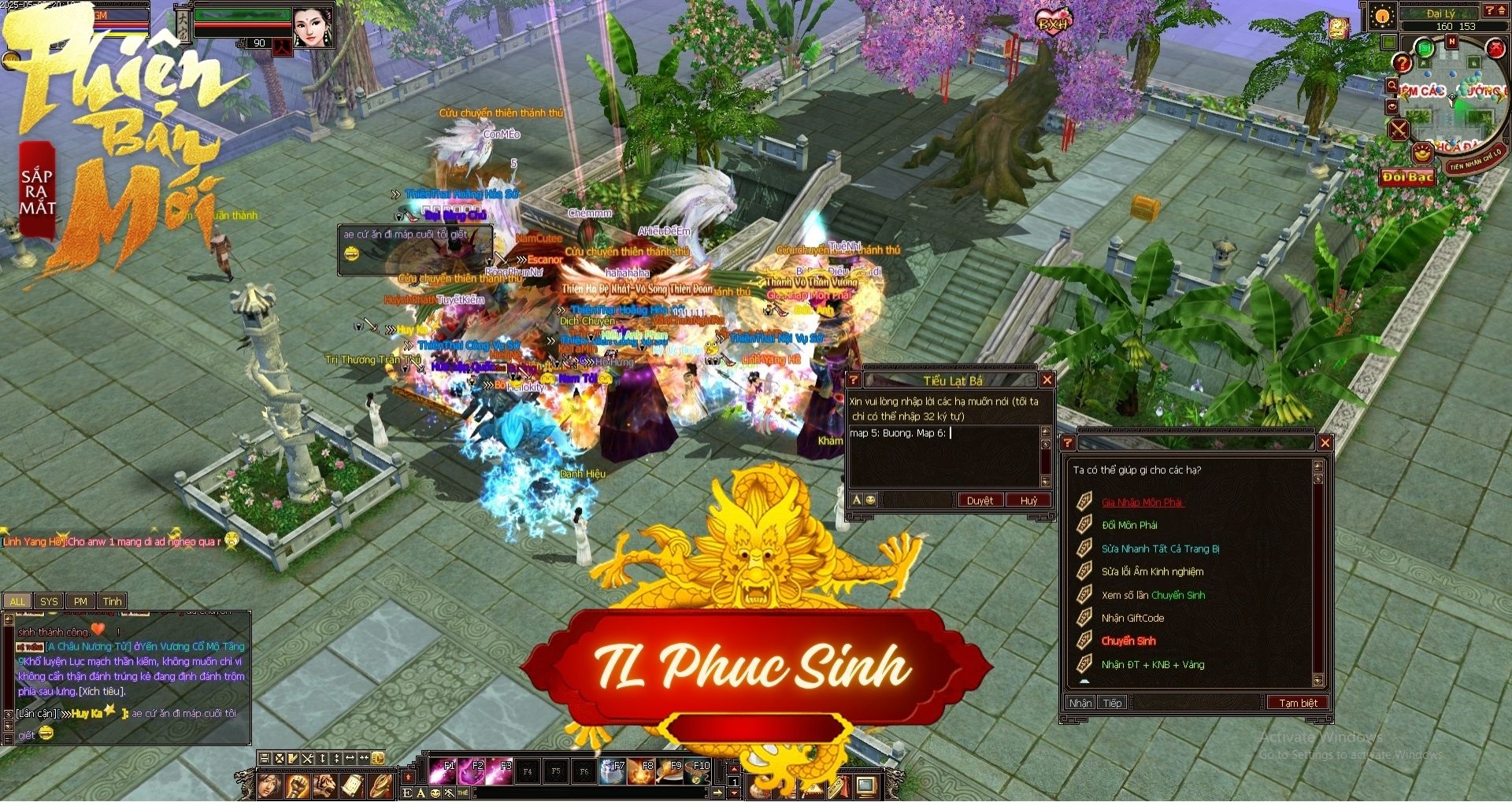Pick the "Nhận GiftCode" option
The height and width of the screenshot is (802, 1512).
tap(1132, 618)
